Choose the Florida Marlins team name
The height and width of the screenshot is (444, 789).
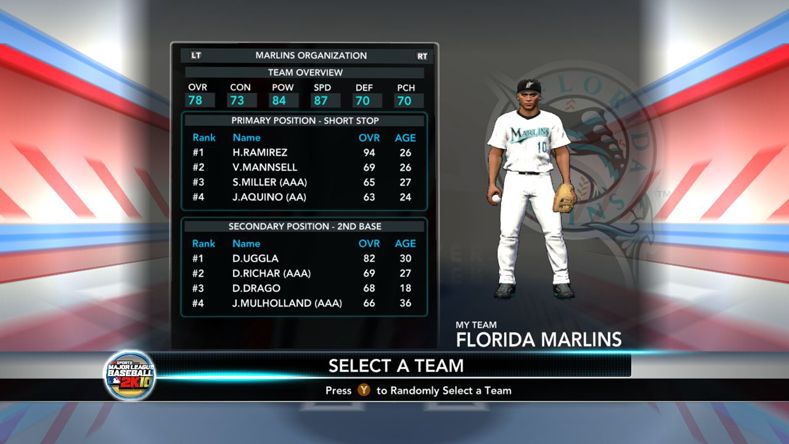pos(538,339)
